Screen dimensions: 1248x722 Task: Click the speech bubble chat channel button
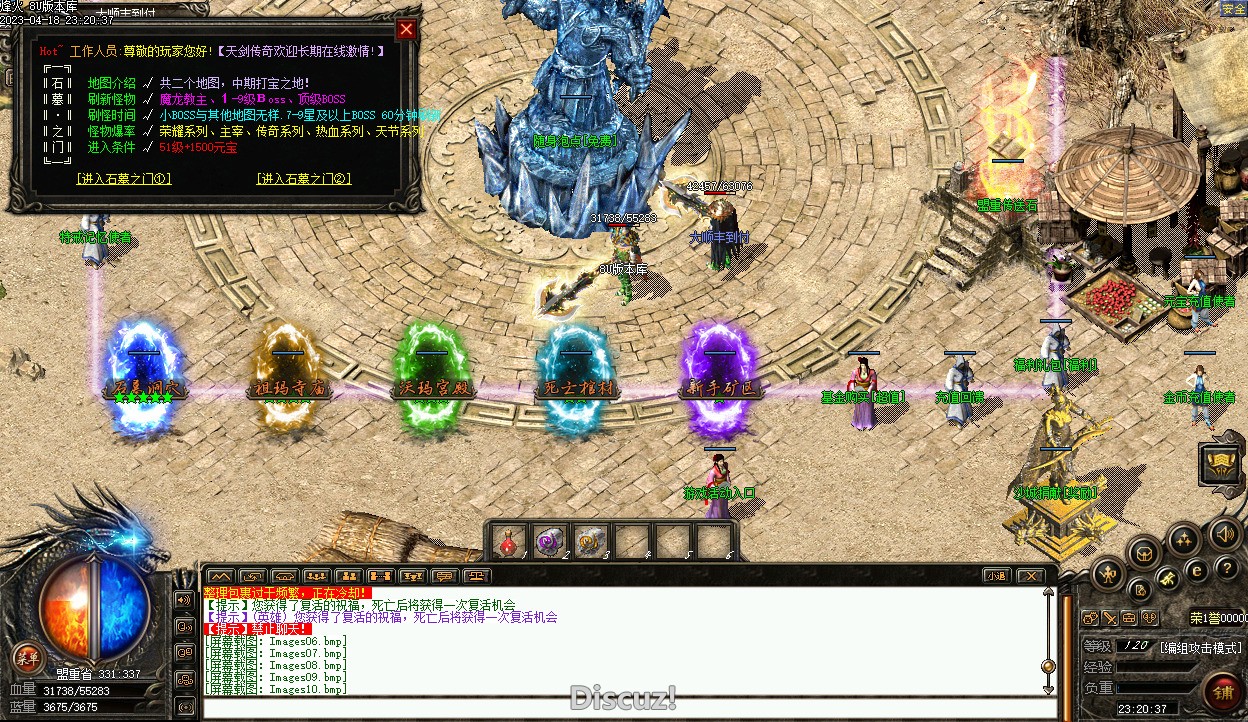tap(444, 576)
